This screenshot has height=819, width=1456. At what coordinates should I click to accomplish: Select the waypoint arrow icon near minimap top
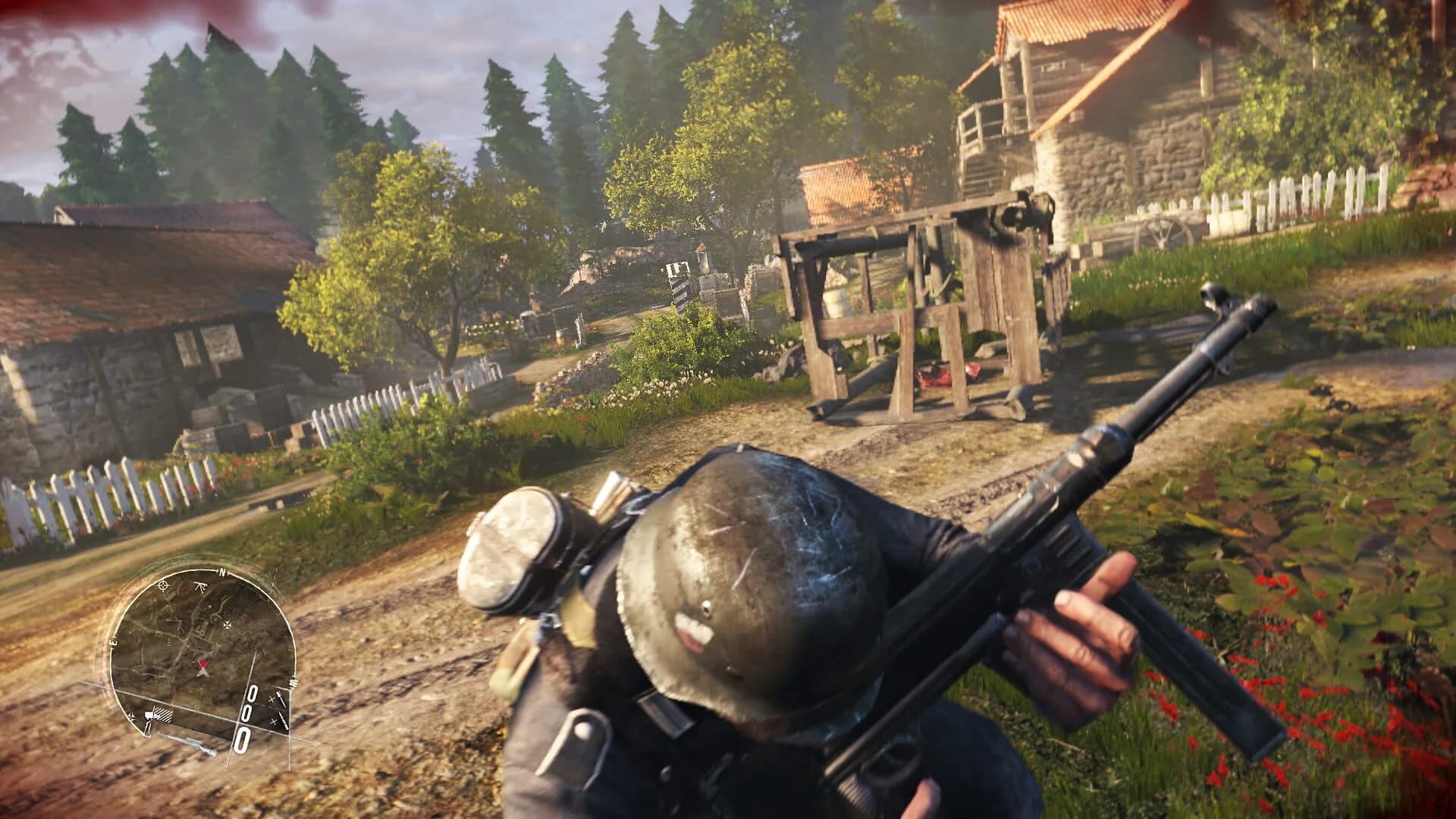click(201, 586)
